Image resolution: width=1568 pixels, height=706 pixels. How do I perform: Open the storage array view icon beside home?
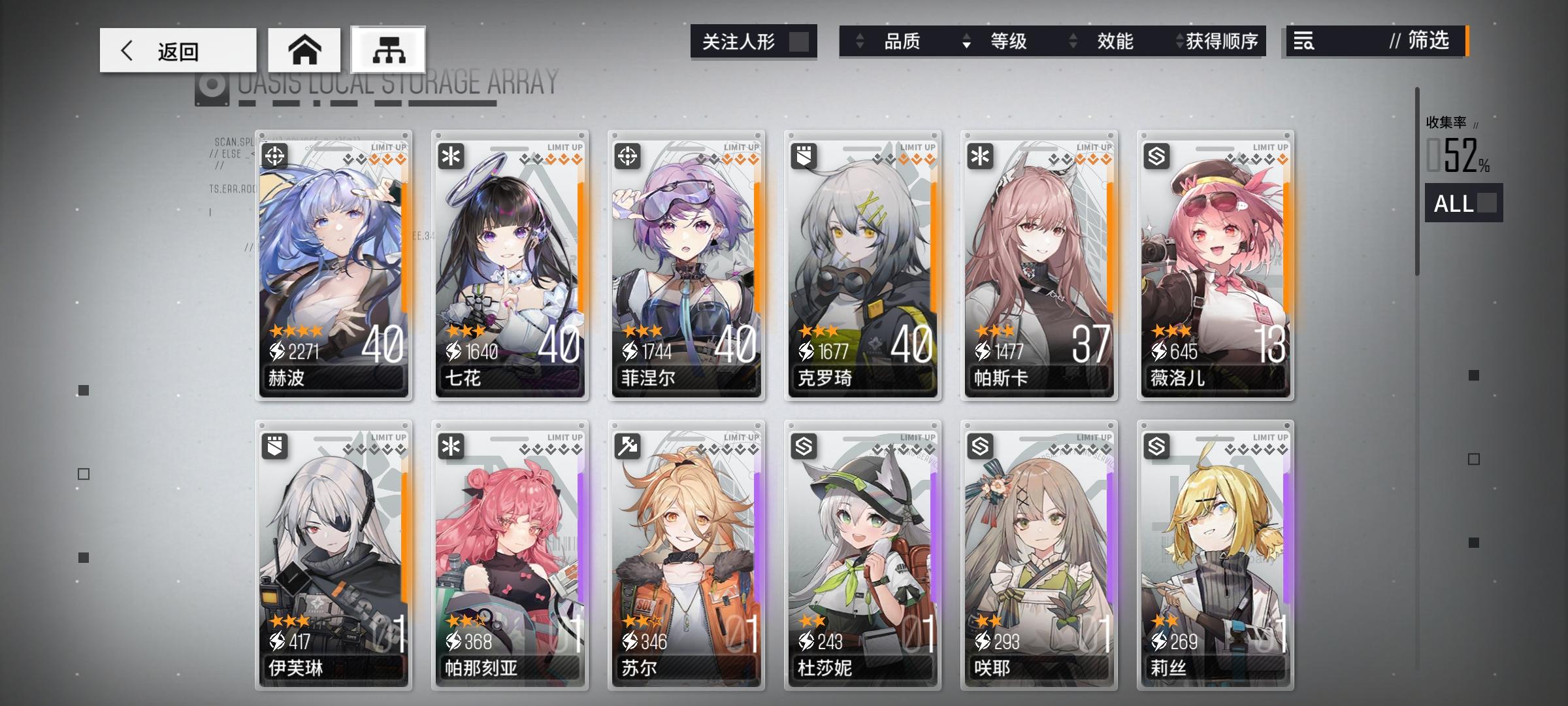click(387, 50)
